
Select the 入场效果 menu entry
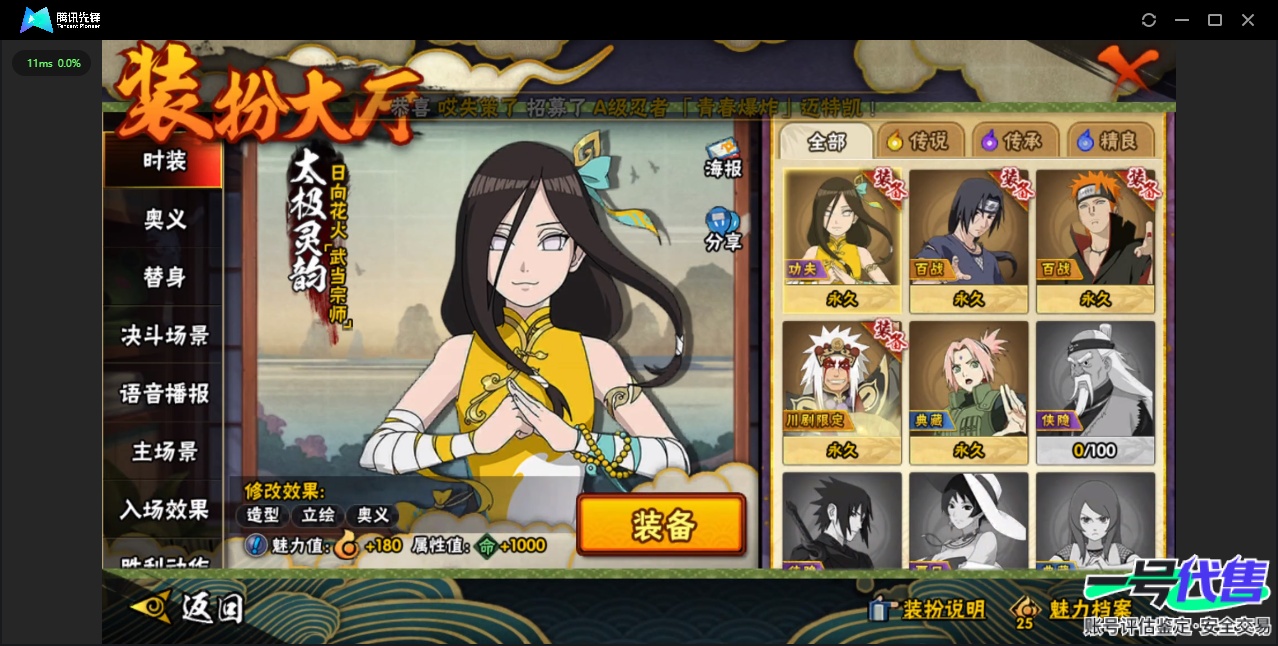(x=164, y=509)
